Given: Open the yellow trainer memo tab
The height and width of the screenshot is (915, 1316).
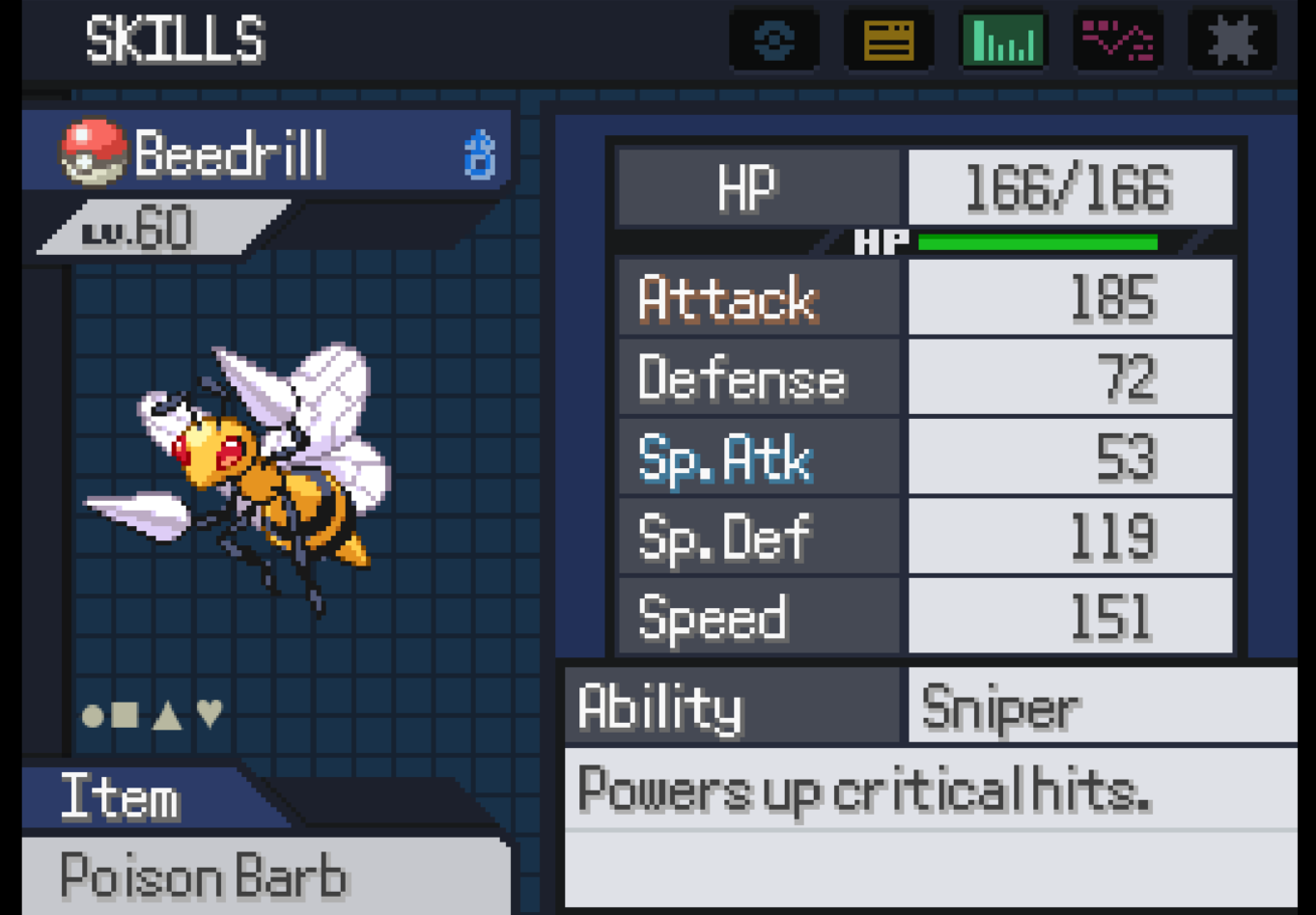Looking at the screenshot, I should point(888,41).
